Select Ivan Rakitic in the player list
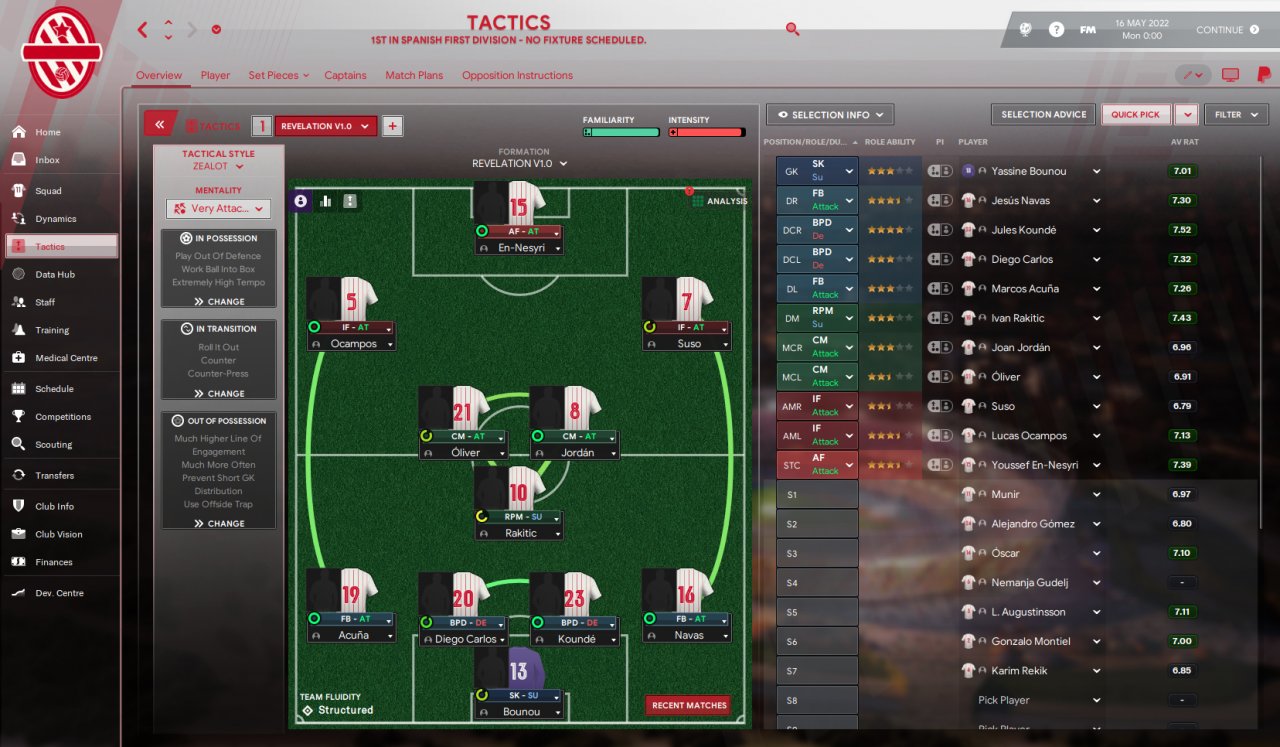This screenshot has width=1280, height=747. [1017, 318]
